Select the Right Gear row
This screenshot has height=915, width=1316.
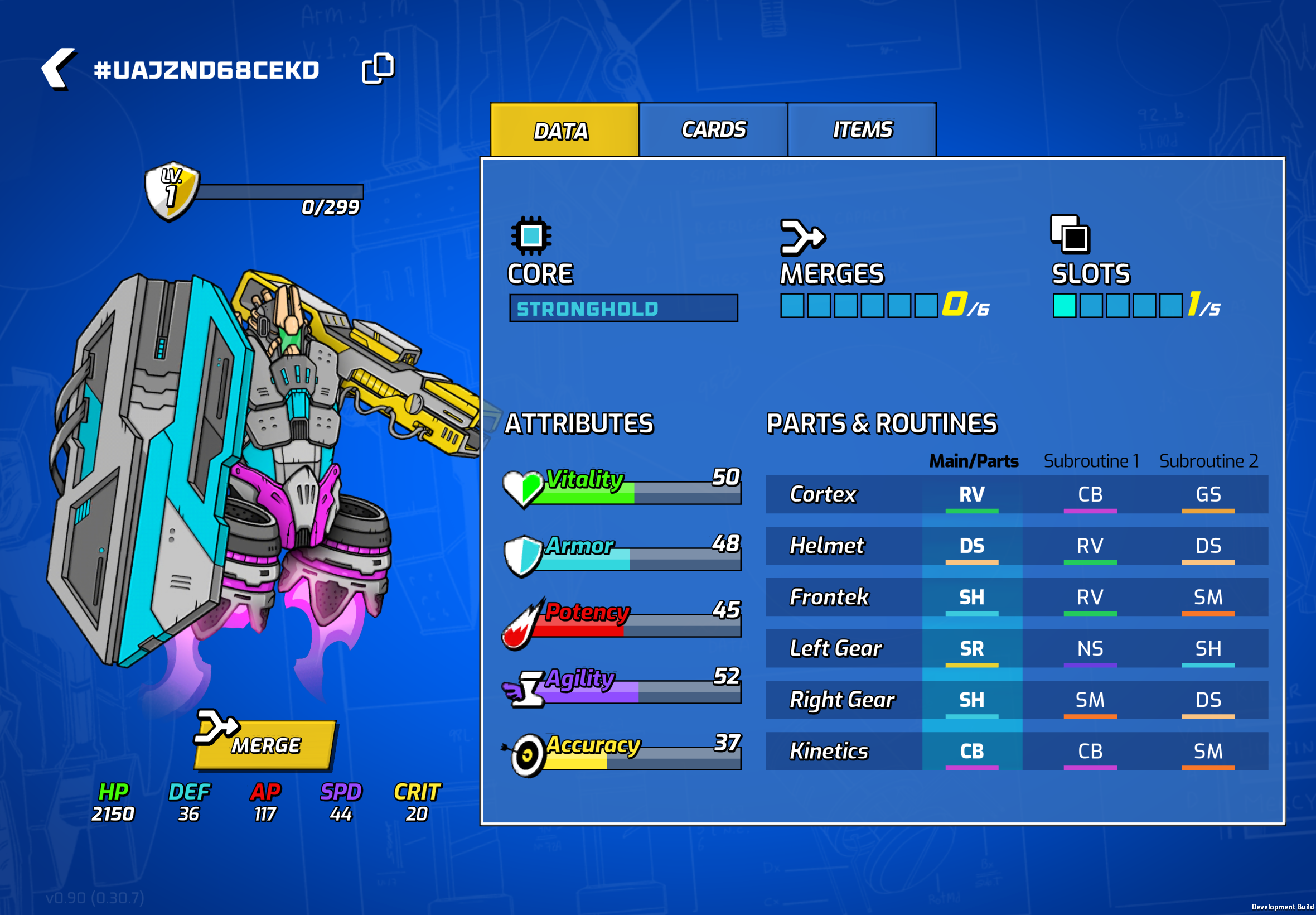pyautogui.click(x=1017, y=700)
